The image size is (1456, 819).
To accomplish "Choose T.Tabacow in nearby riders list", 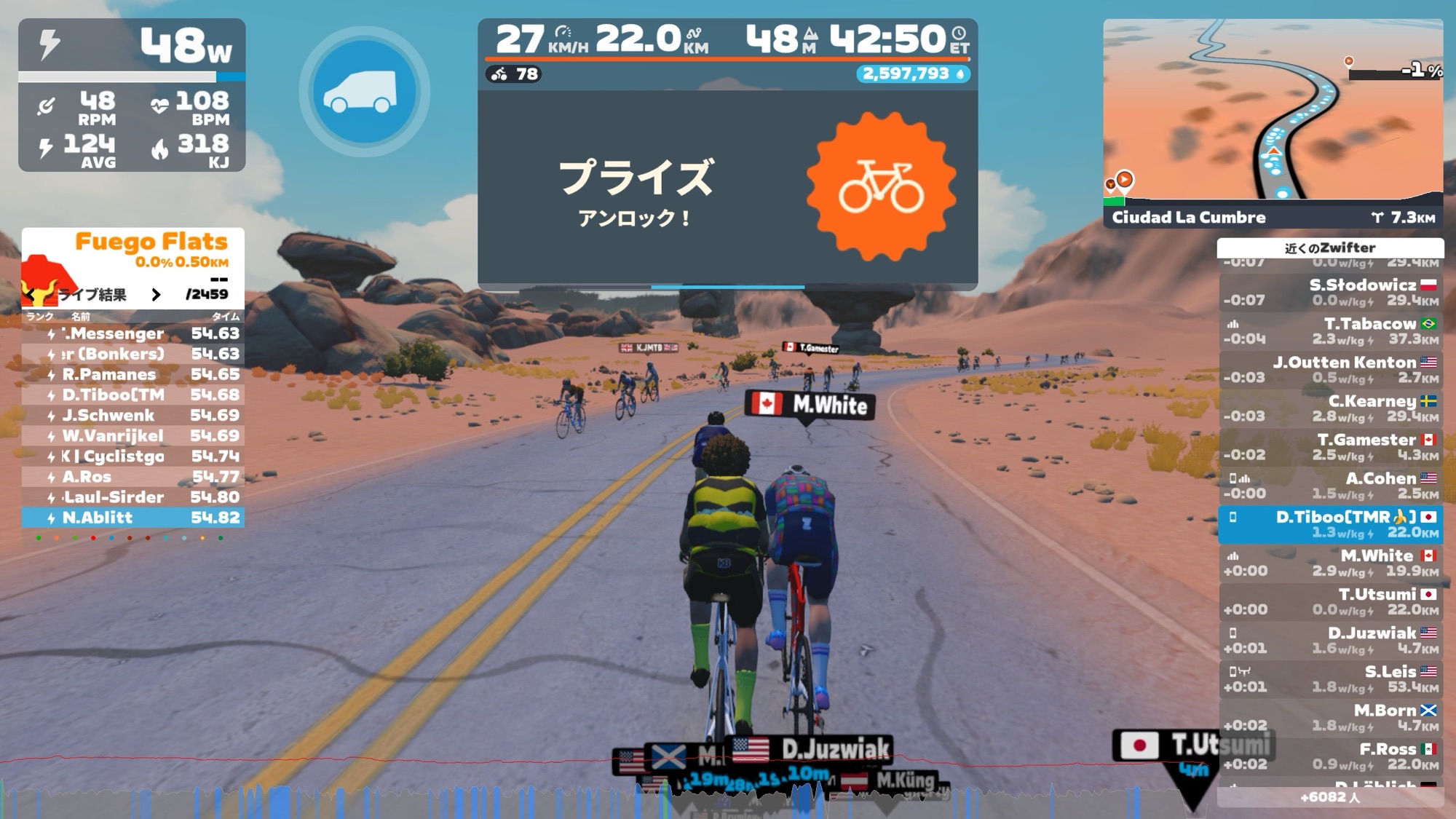I will tap(1330, 331).
